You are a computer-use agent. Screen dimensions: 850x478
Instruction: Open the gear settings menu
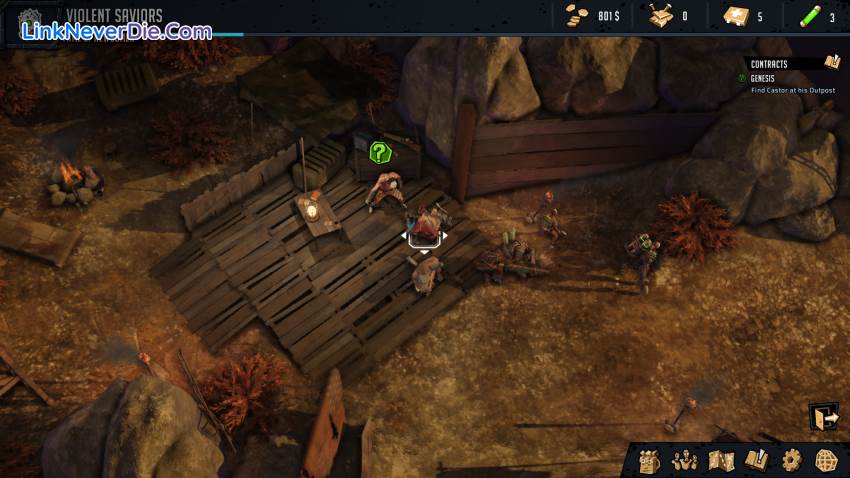tap(791, 461)
